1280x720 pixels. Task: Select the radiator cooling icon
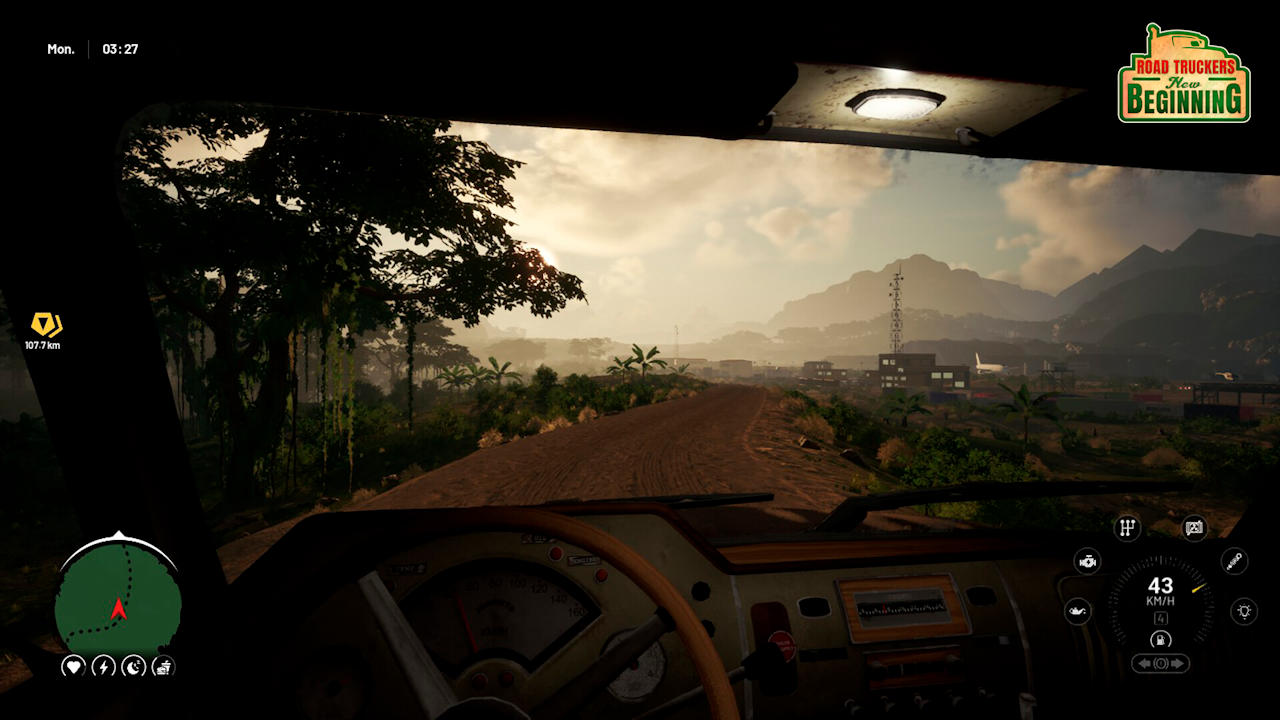click(x=1193, y=527)
